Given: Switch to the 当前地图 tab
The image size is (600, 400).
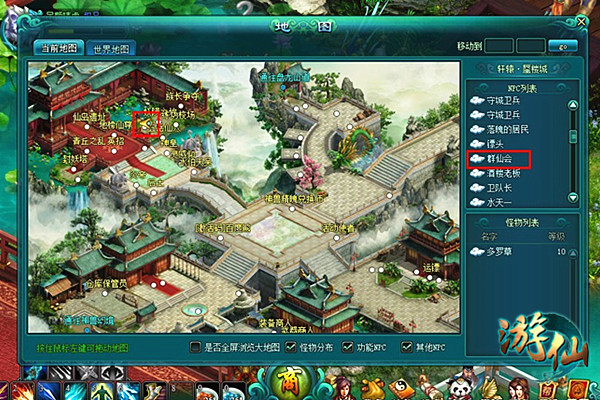Looking at the screenshot, I should 57,48.
